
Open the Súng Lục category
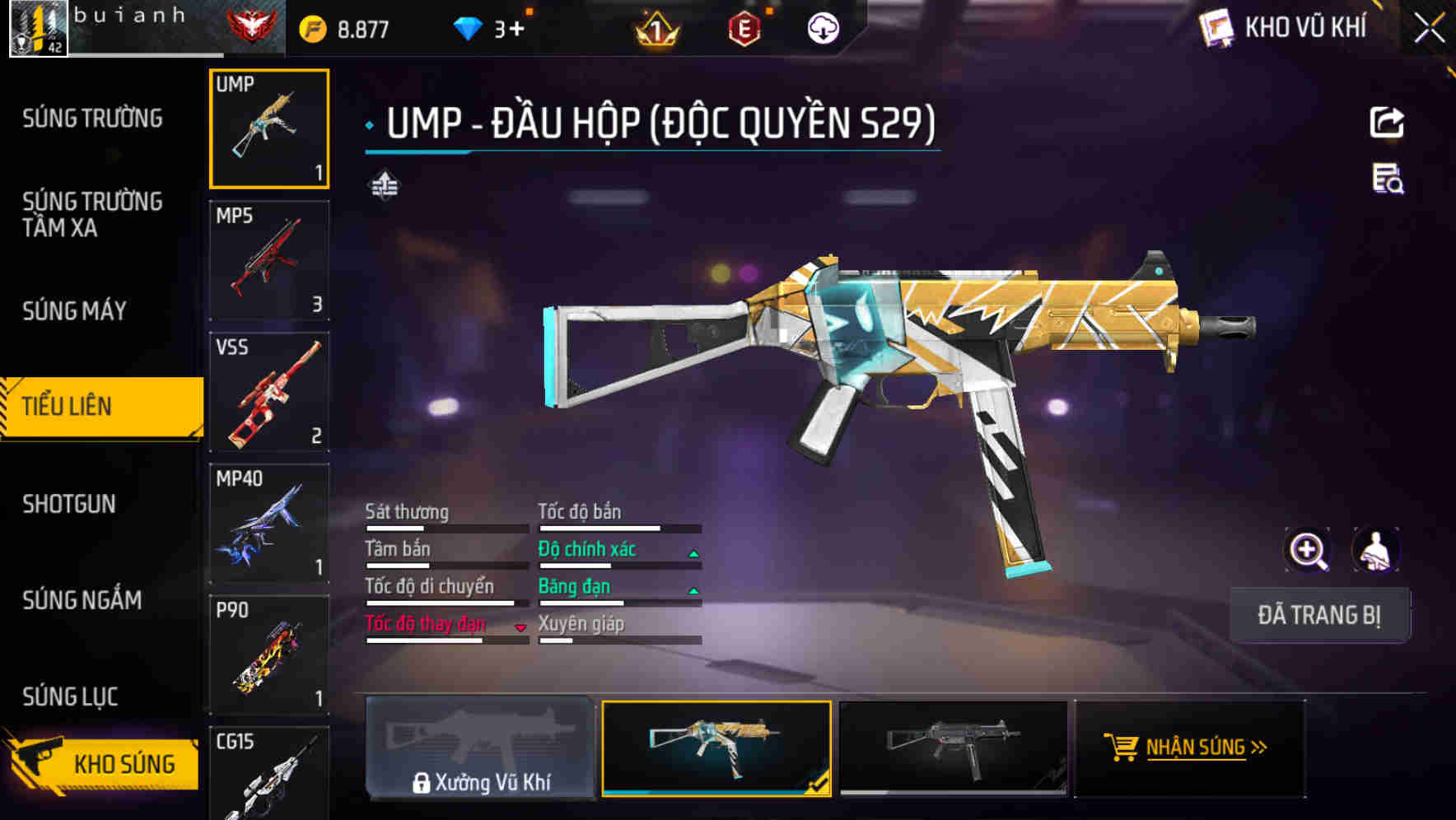70,697
